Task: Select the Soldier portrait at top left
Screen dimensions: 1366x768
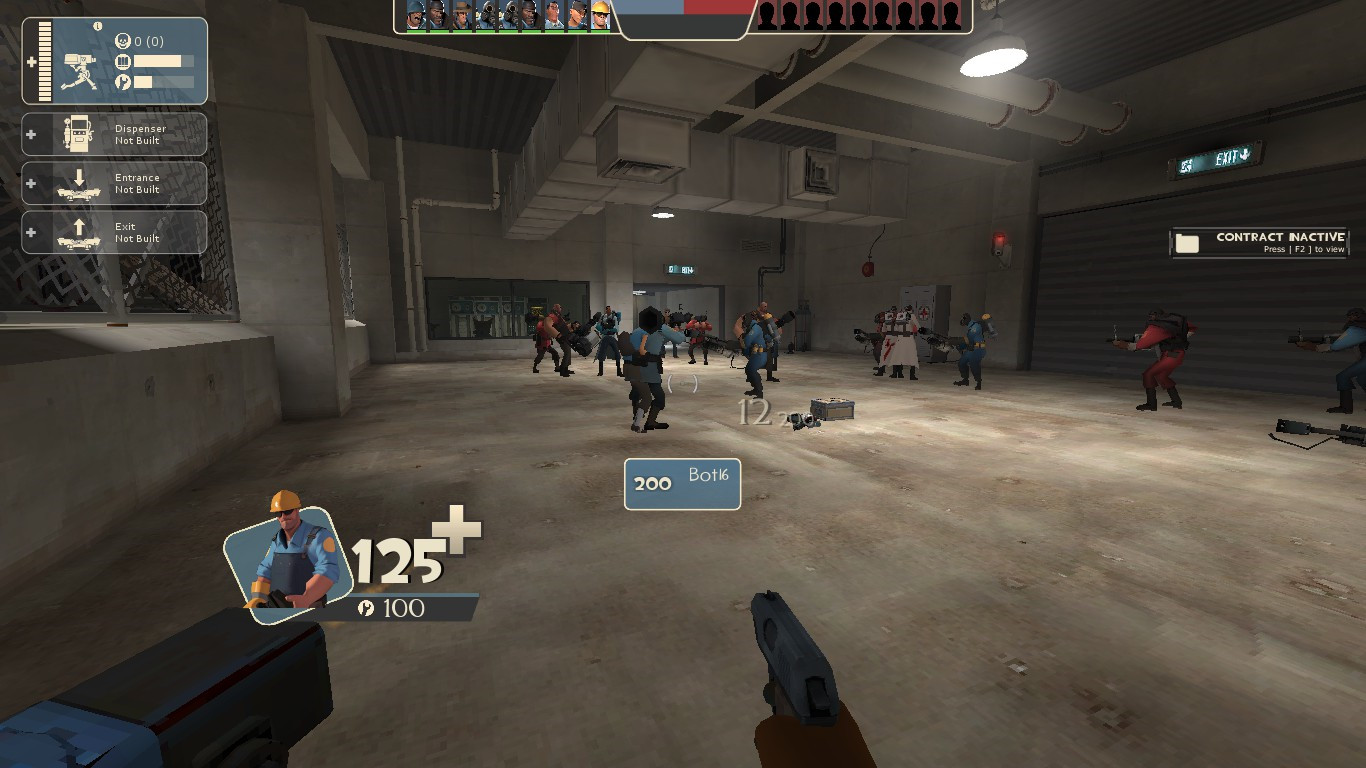Action: tap(414, 15)
